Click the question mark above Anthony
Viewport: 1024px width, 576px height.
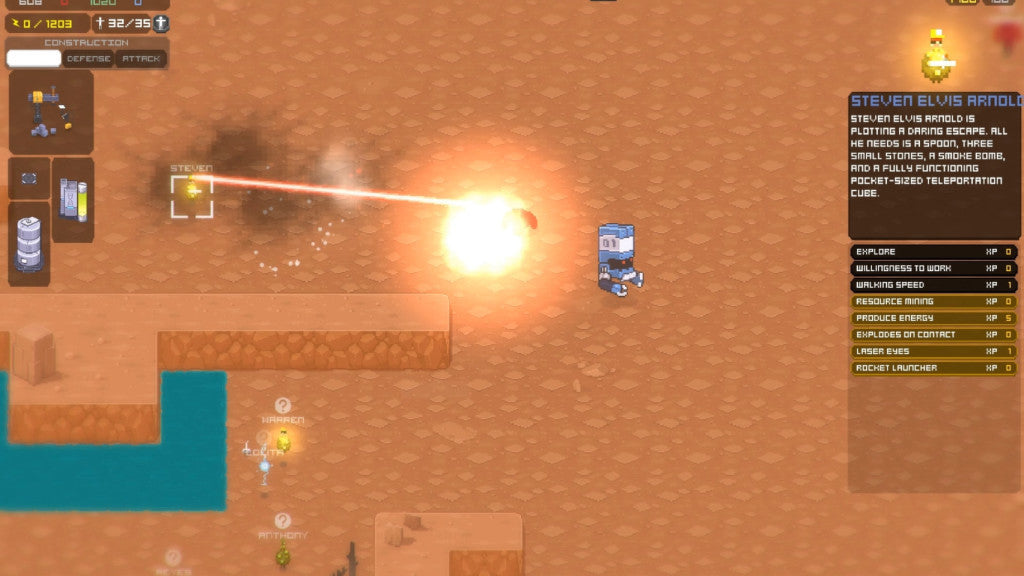283,520
